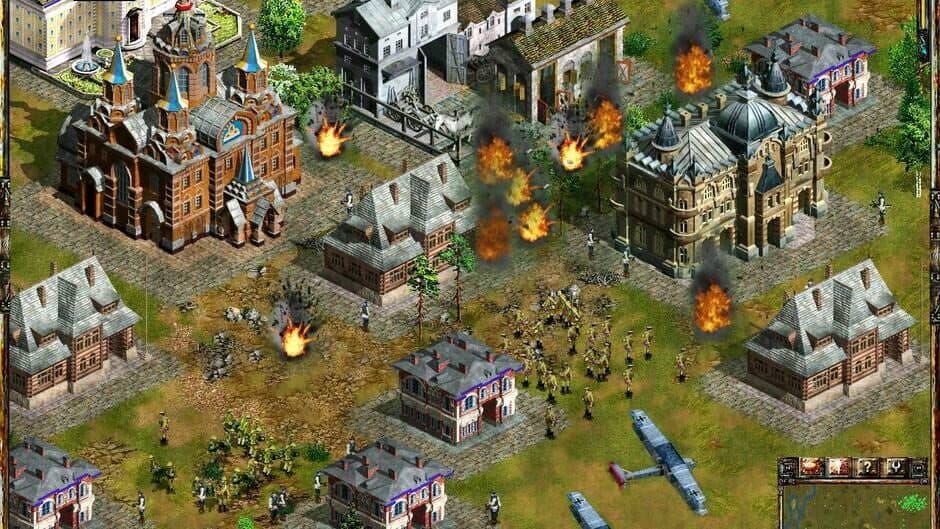Click the minimap terrain overview
The height and width of the screenshot is (529, 940).
click(x=853, y=504)
